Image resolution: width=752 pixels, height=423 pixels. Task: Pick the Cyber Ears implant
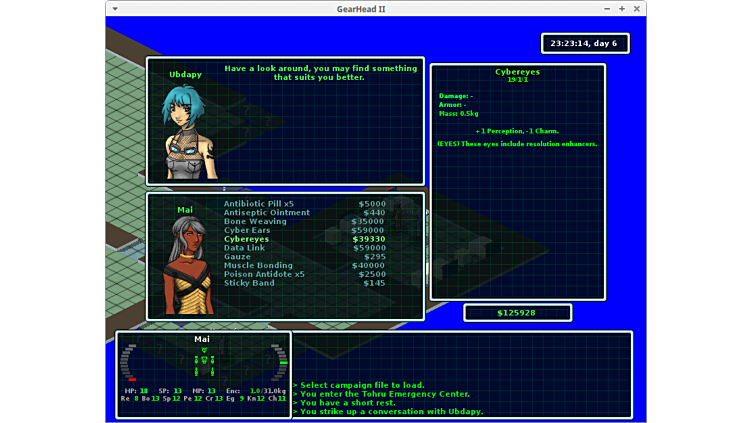point(247,231)
